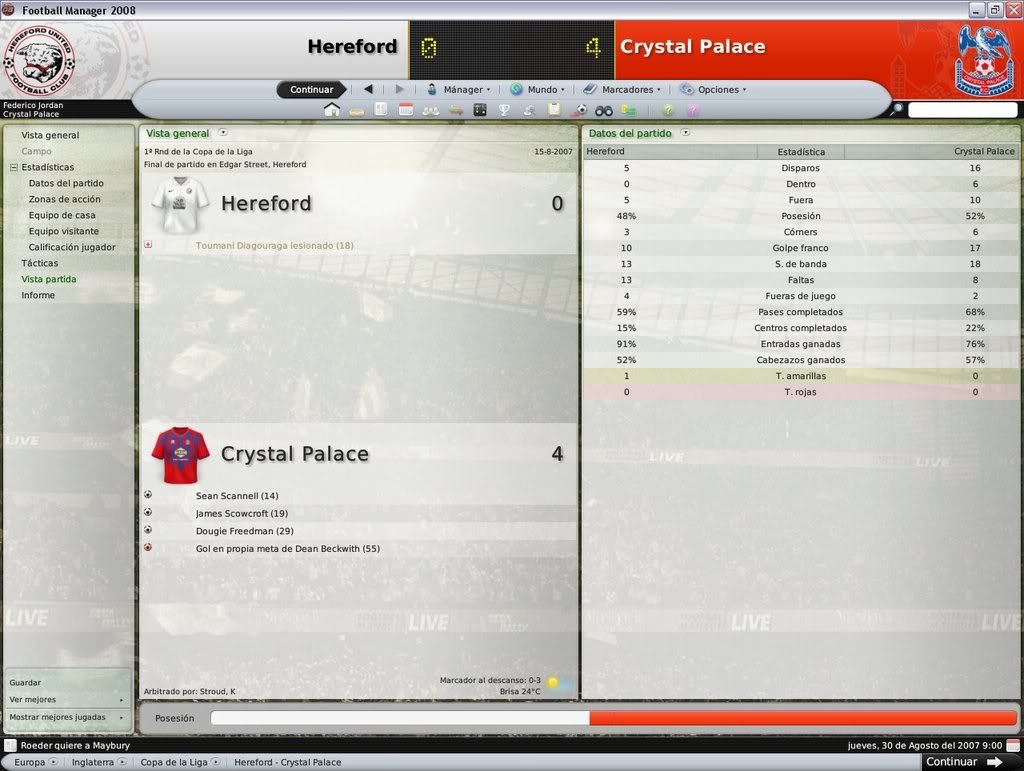This screenshot has width=1024, height=771.
Task: Open the Informe match report
Action: [38, 295]
